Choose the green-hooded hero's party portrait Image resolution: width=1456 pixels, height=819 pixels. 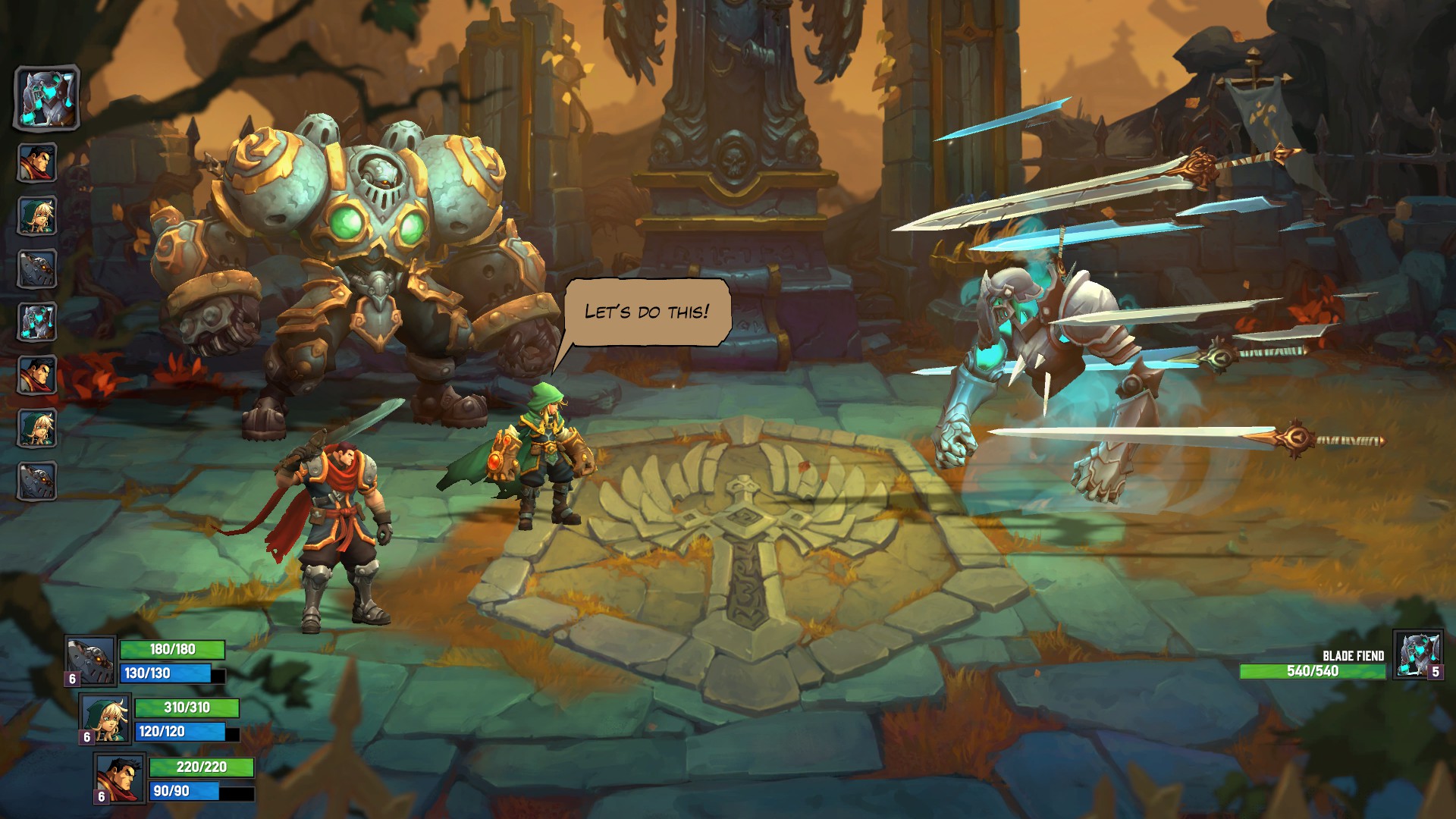coord(106,717)
